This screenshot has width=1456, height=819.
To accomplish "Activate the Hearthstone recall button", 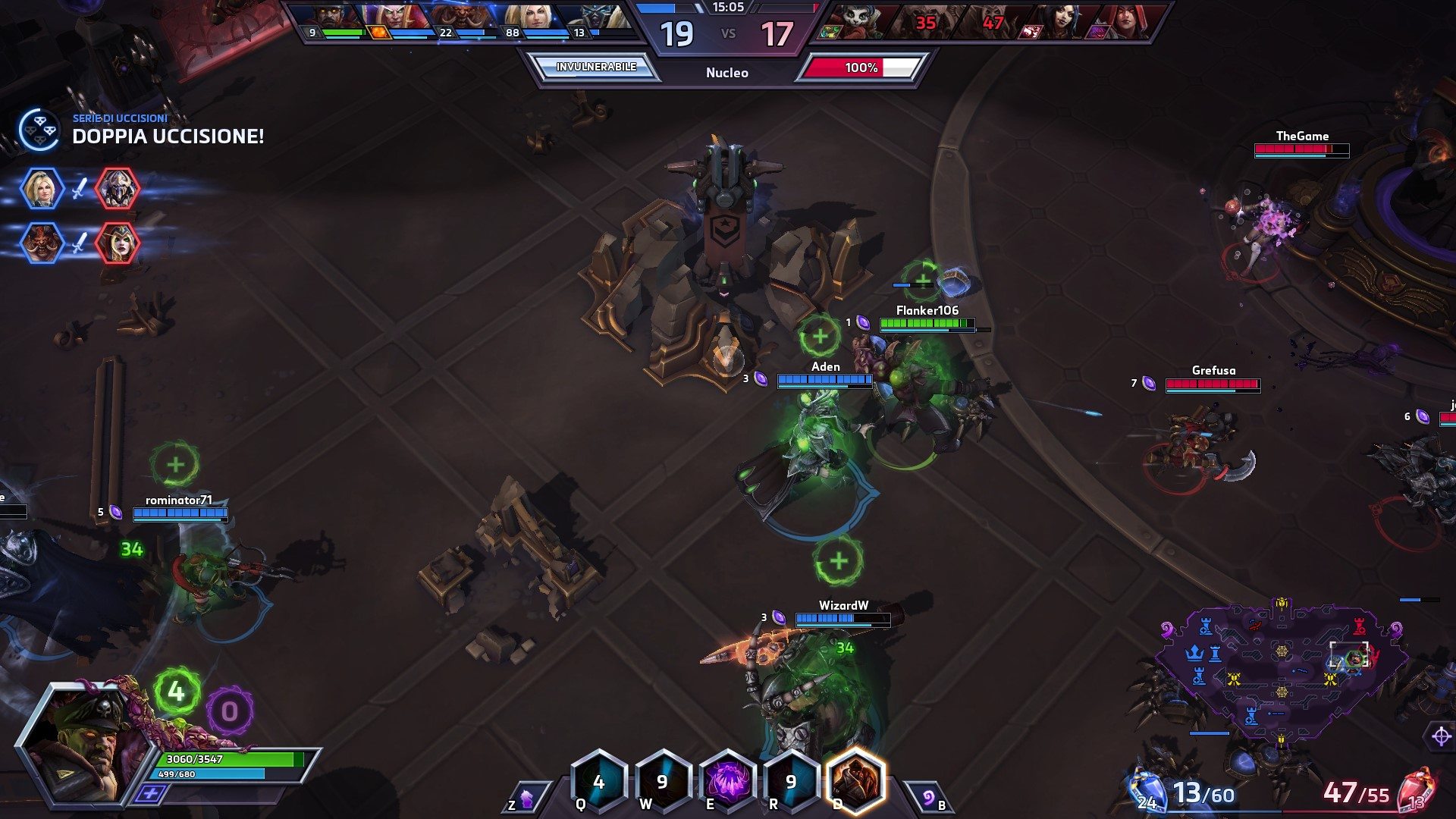I will click(x=929, y=798).
